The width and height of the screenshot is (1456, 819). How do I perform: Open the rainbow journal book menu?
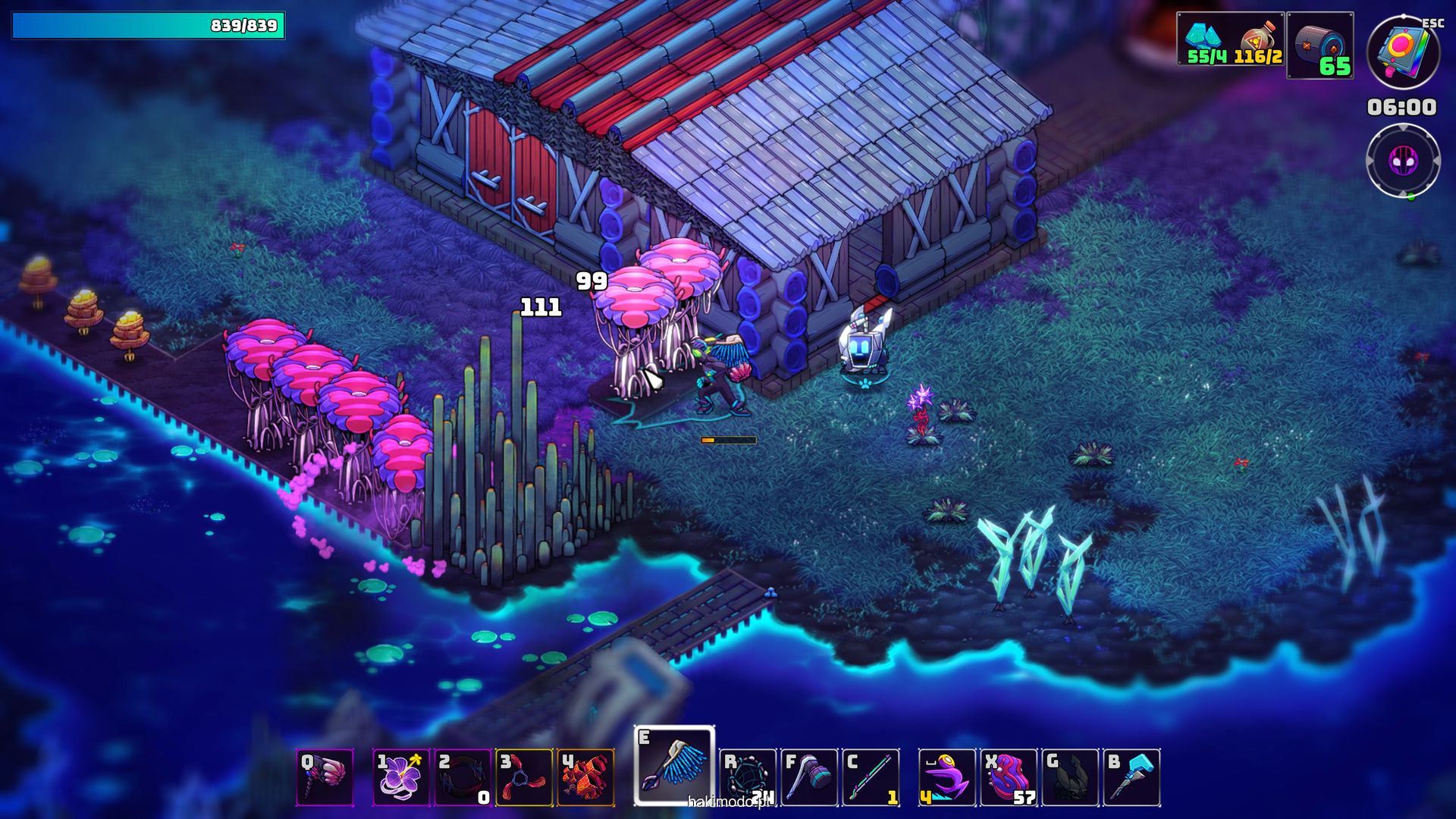click(1403, 53)
